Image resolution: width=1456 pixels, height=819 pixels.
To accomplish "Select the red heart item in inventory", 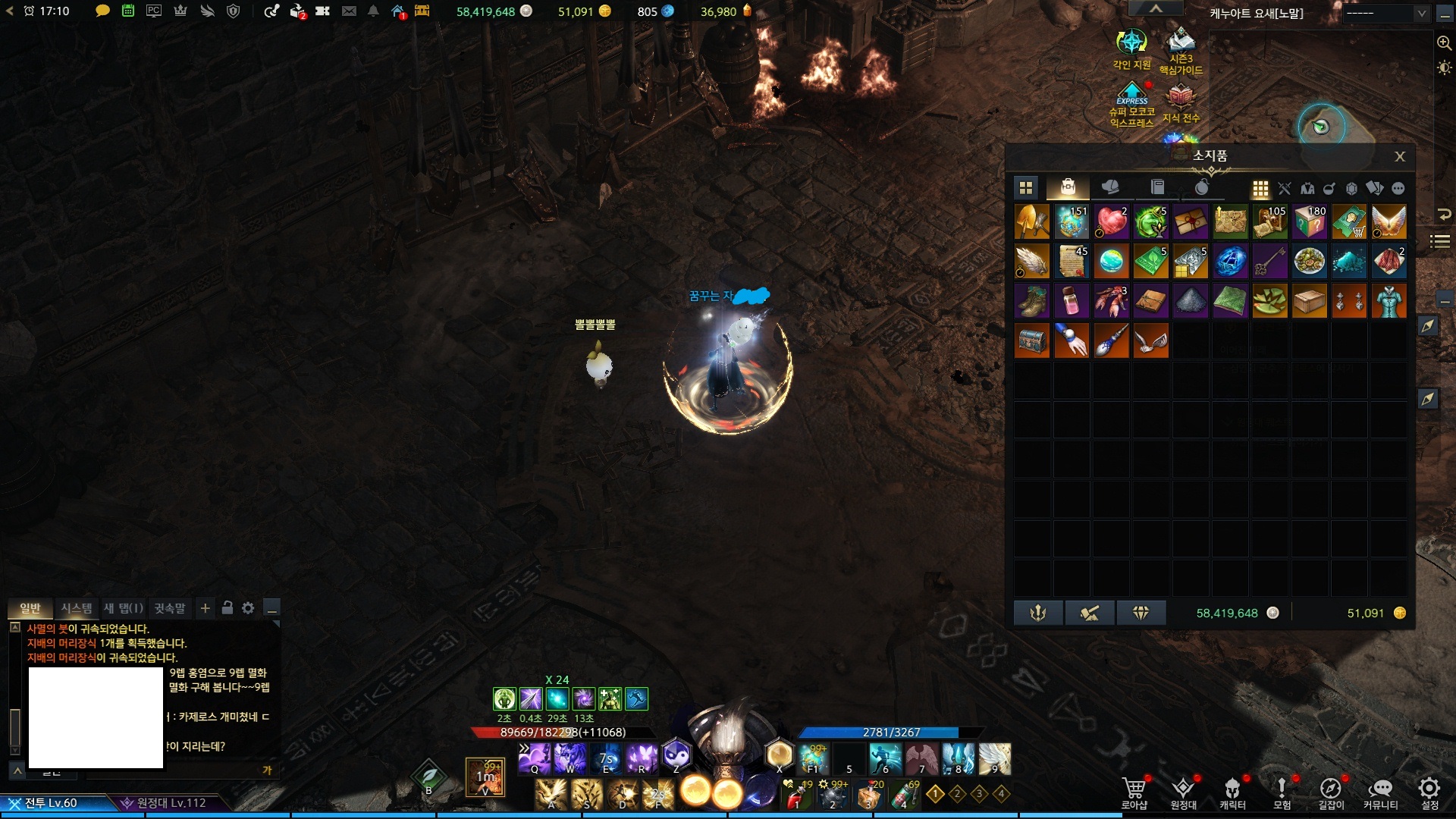I will click(1111, 222).
